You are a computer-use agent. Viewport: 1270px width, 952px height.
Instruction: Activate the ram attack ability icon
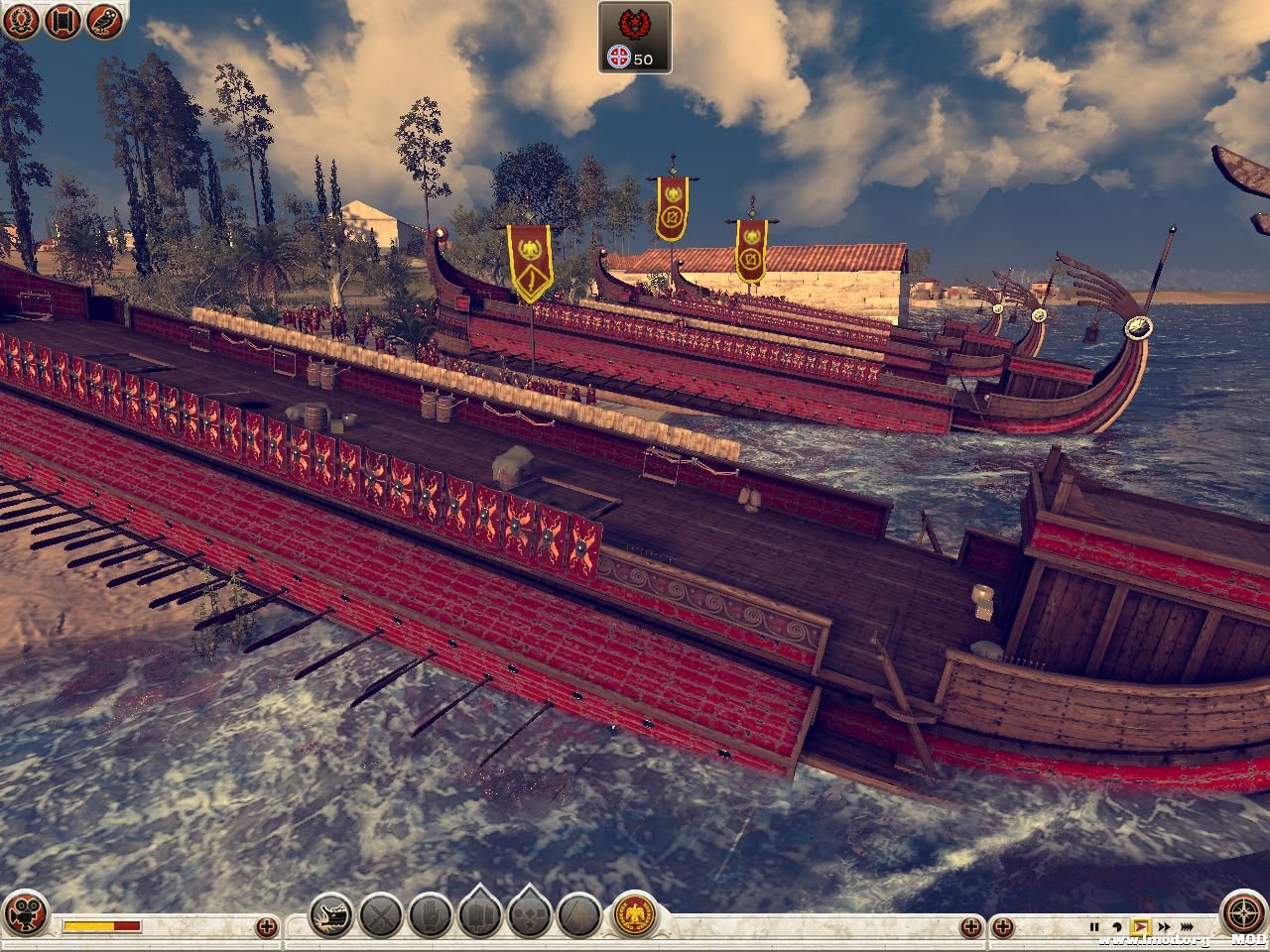pos(330,913)
